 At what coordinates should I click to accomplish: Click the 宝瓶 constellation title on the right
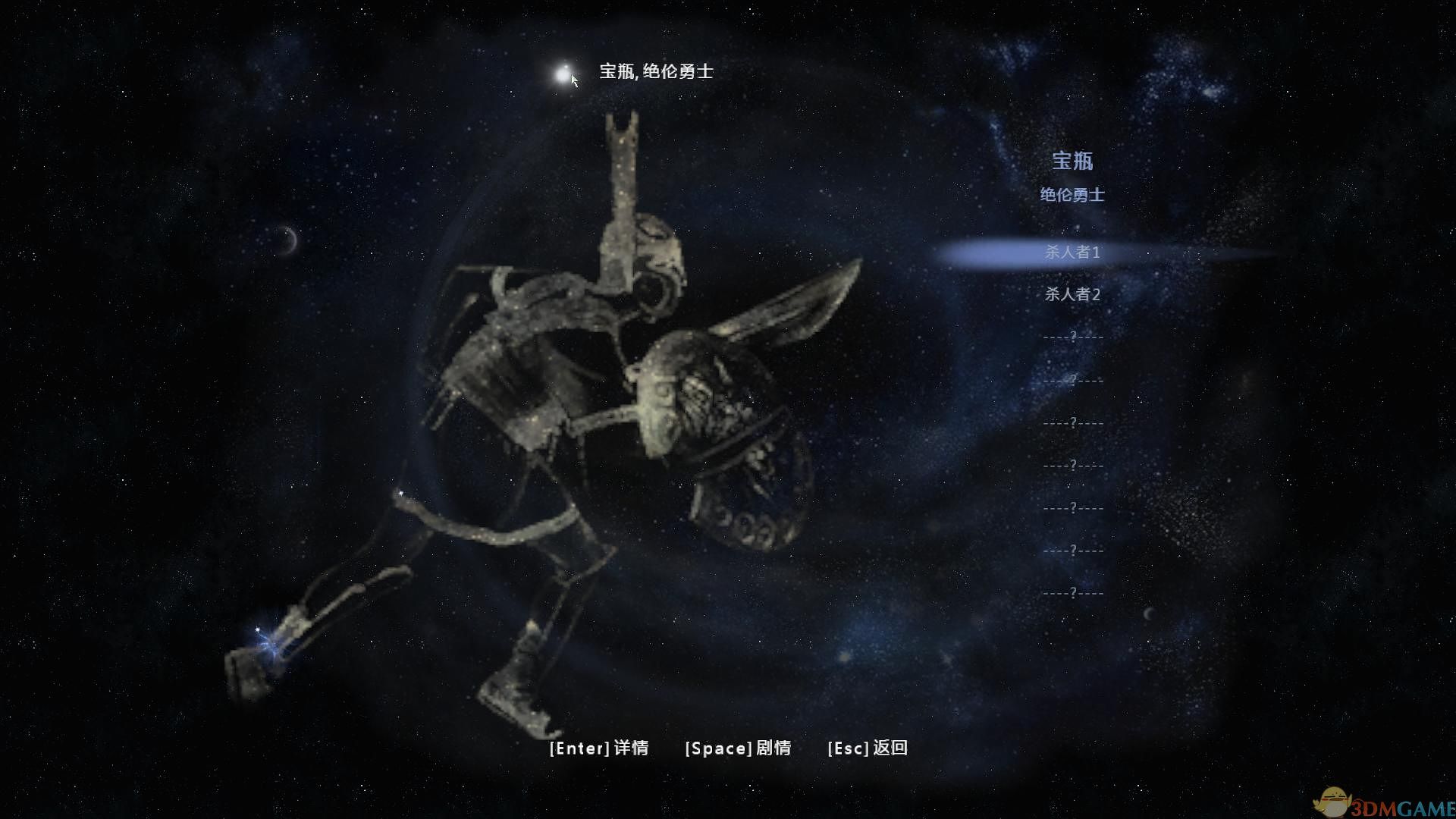pos(1075,162)
